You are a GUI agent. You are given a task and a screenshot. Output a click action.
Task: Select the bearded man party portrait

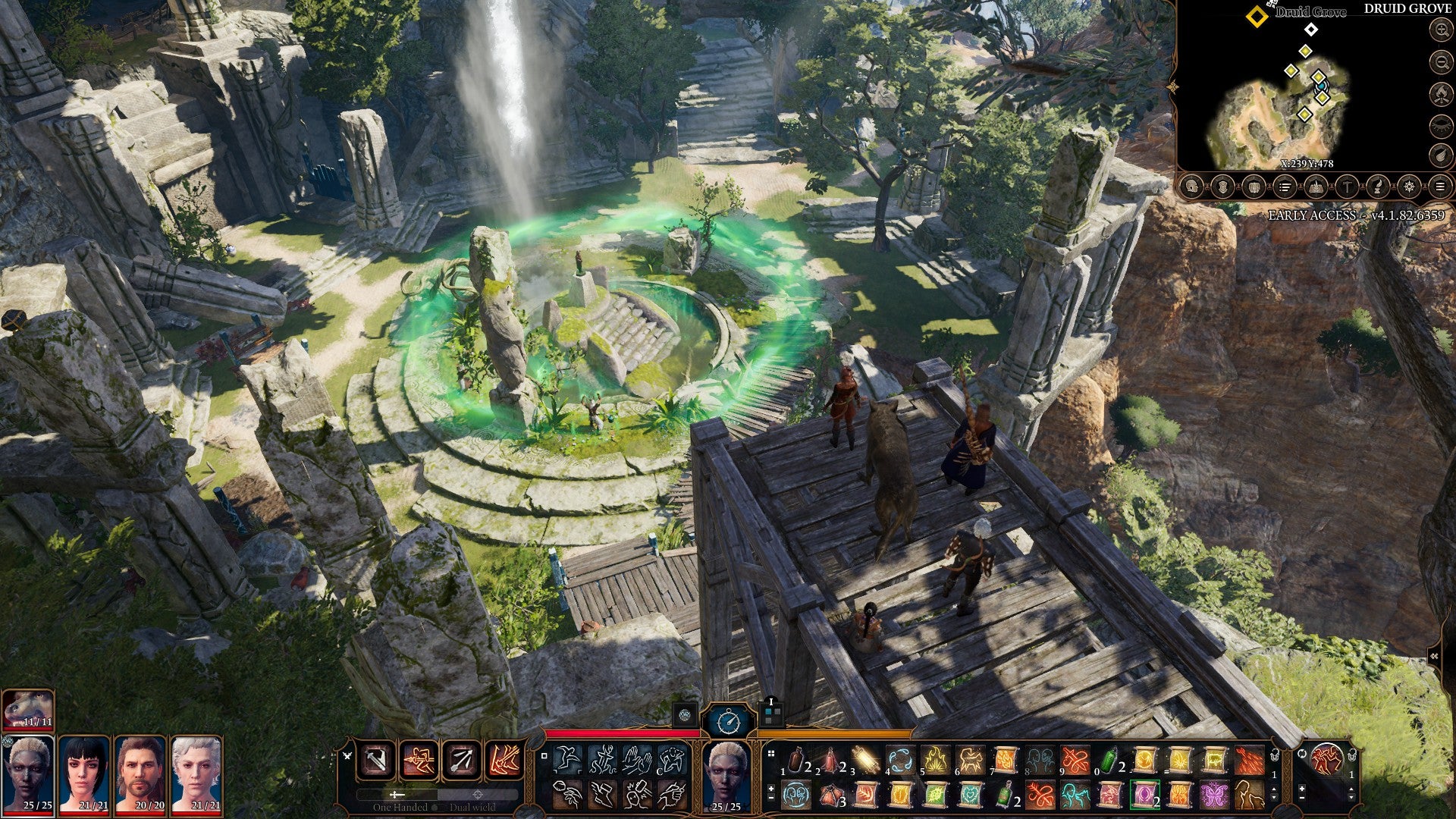click(140, 774)
